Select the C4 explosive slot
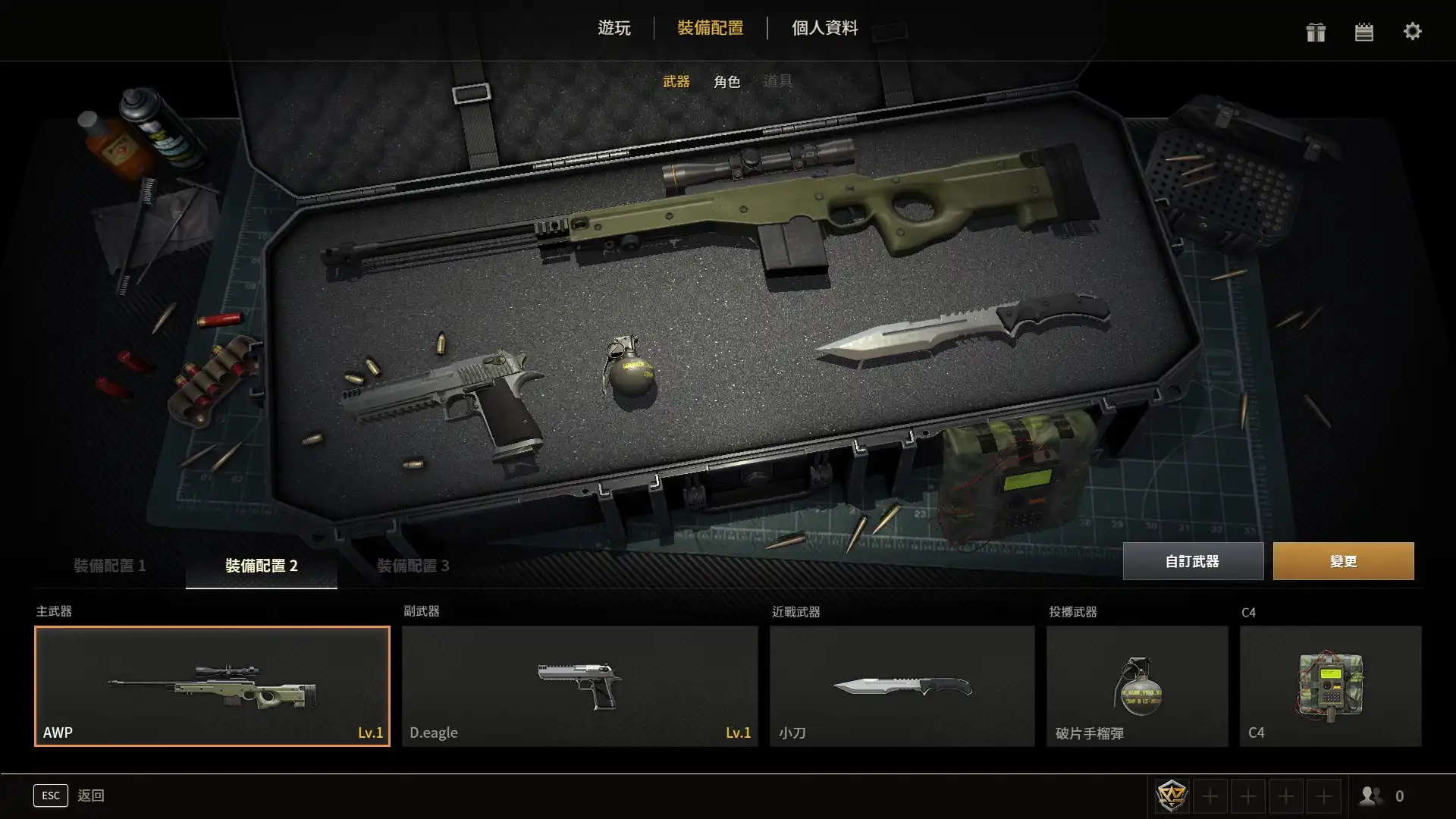Screen dimensions: 1456x819 coord(1330,686)
